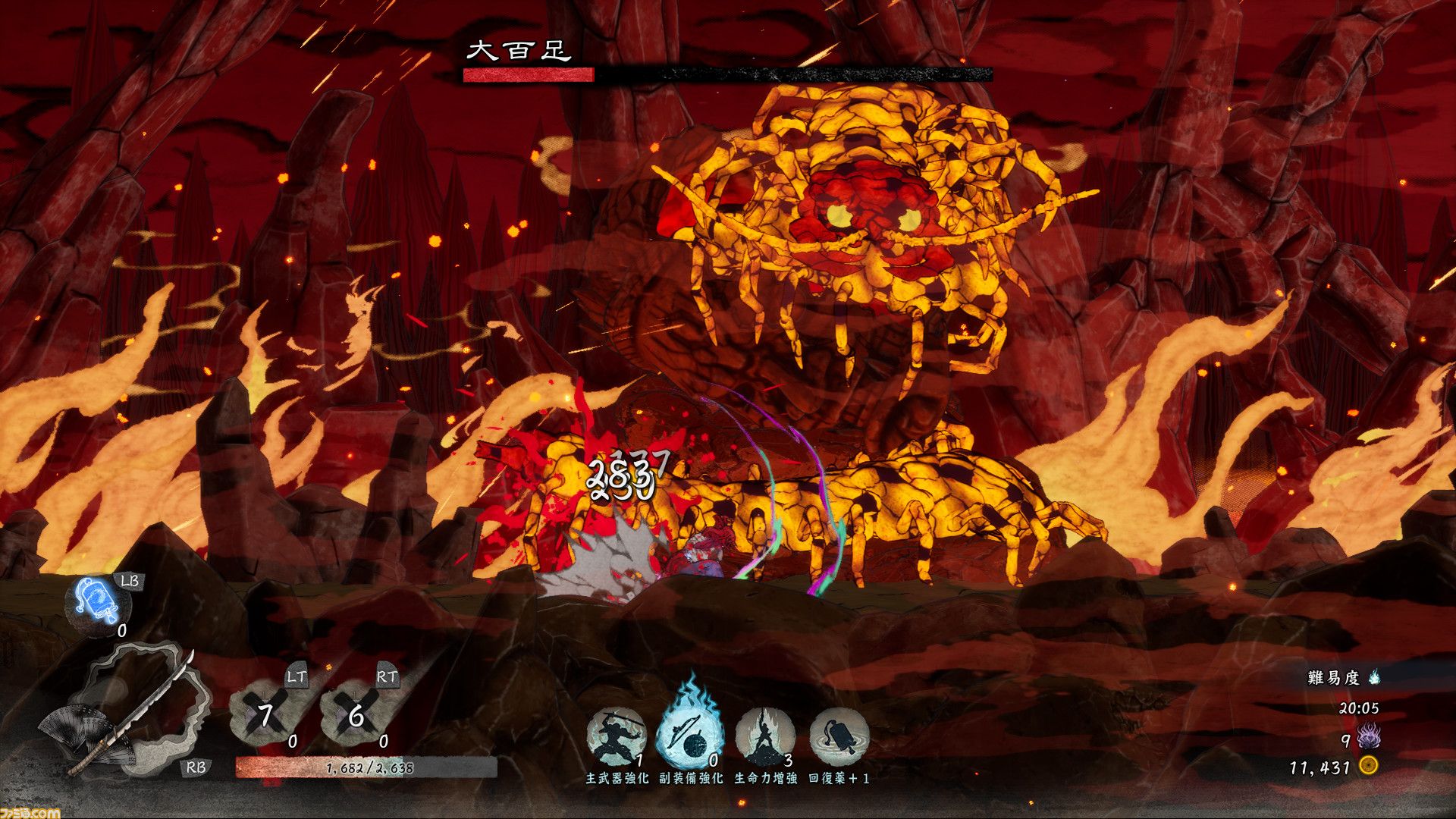Viewport: 1456px width, 819px height.
Task: Click the gold coin currency icon
Action: (x=1368, y=767)
